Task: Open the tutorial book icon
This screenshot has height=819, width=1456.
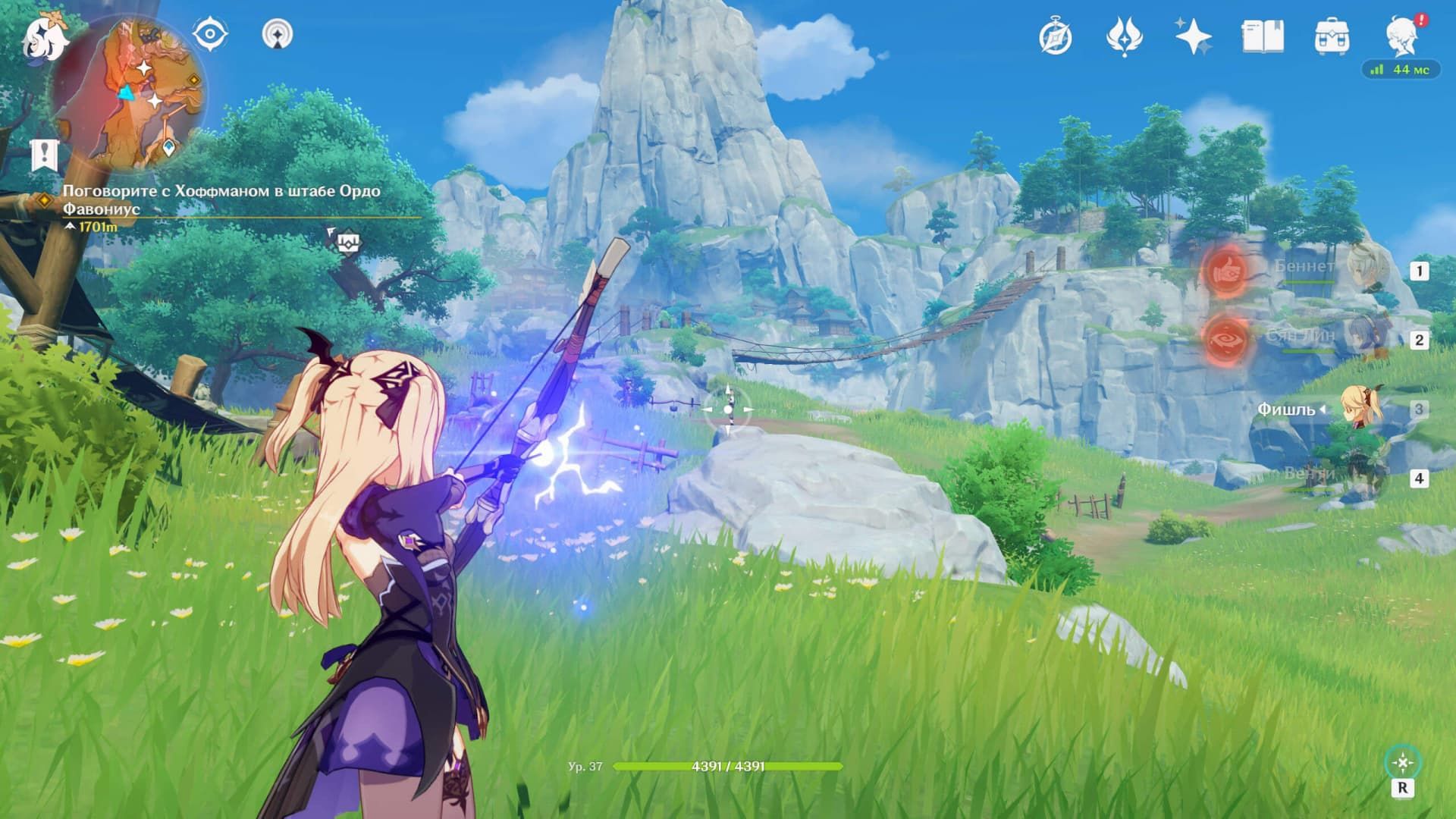Action: (1263, 36)
